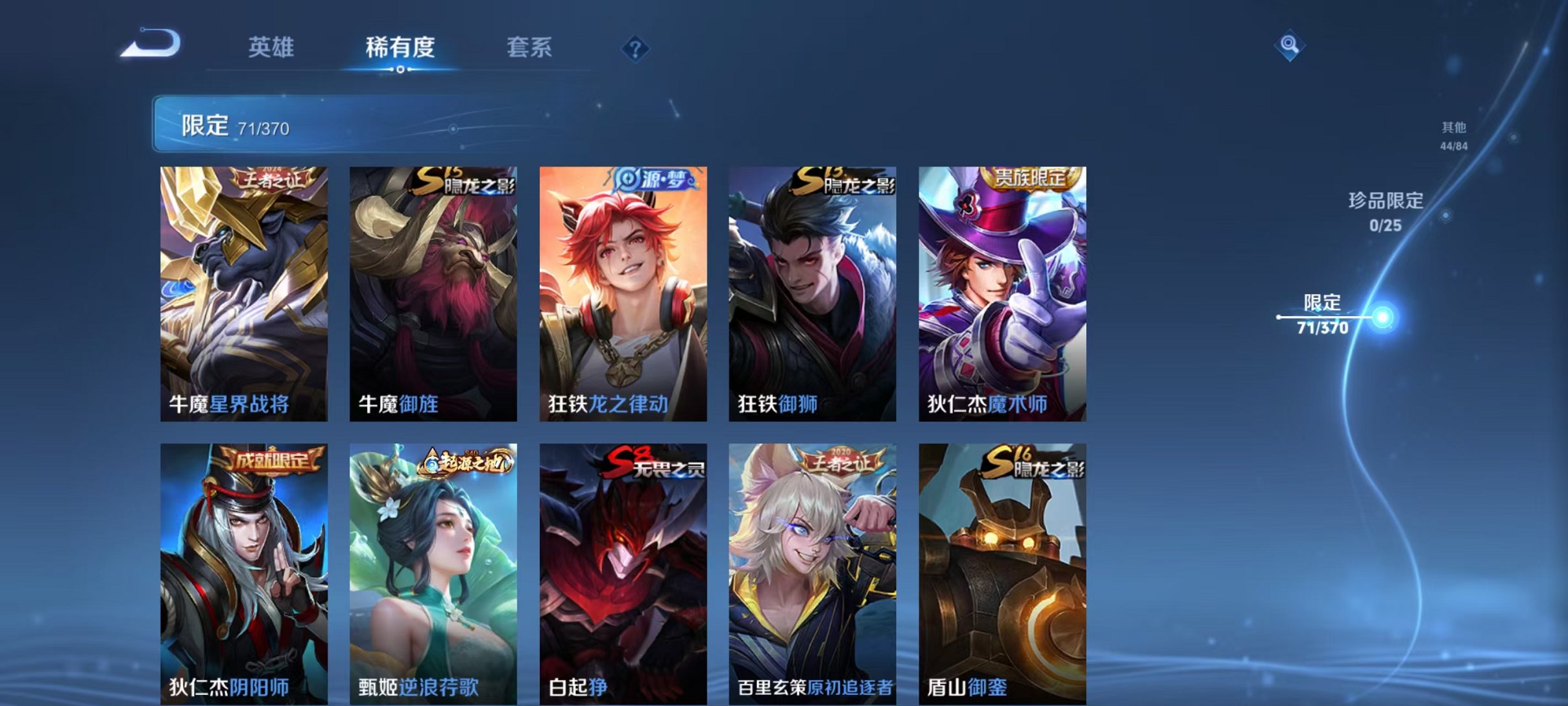Open the 狄仁杰魔术师 skin card

pyautogui.click(x=1003, y=292)
